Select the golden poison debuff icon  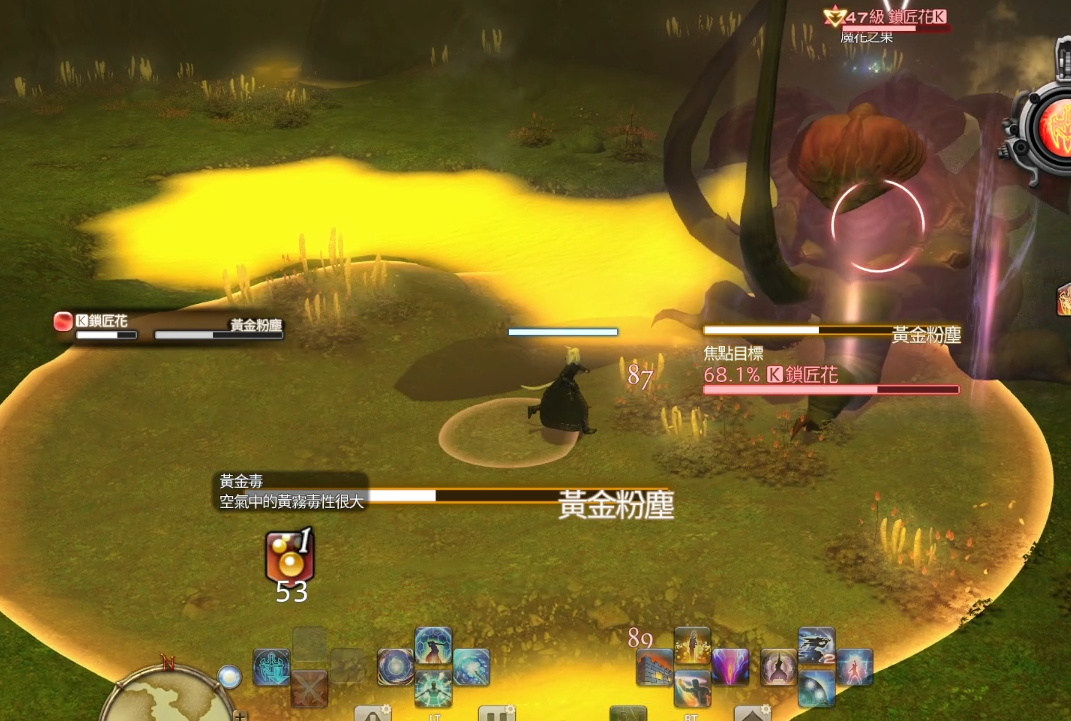click(289, 557)
